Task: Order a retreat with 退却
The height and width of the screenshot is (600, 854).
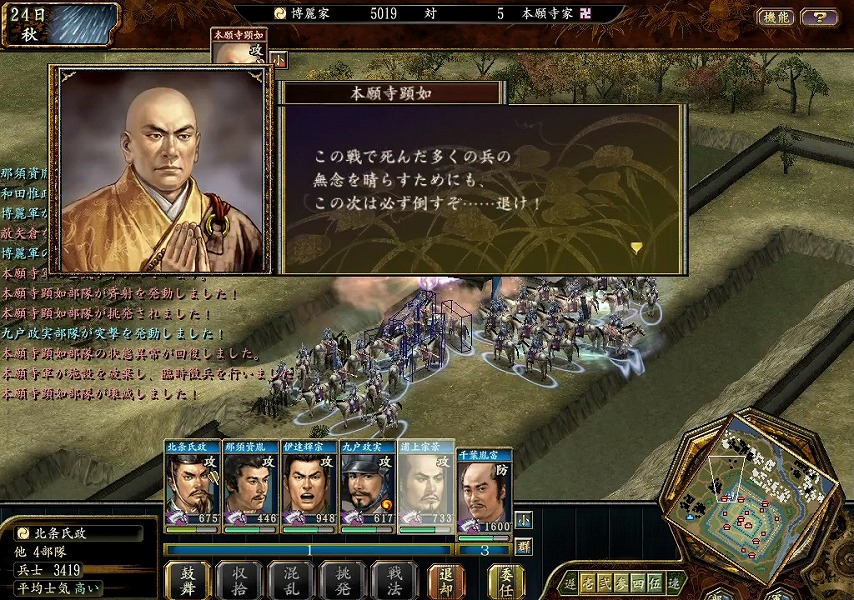Action: pos(447,580)
